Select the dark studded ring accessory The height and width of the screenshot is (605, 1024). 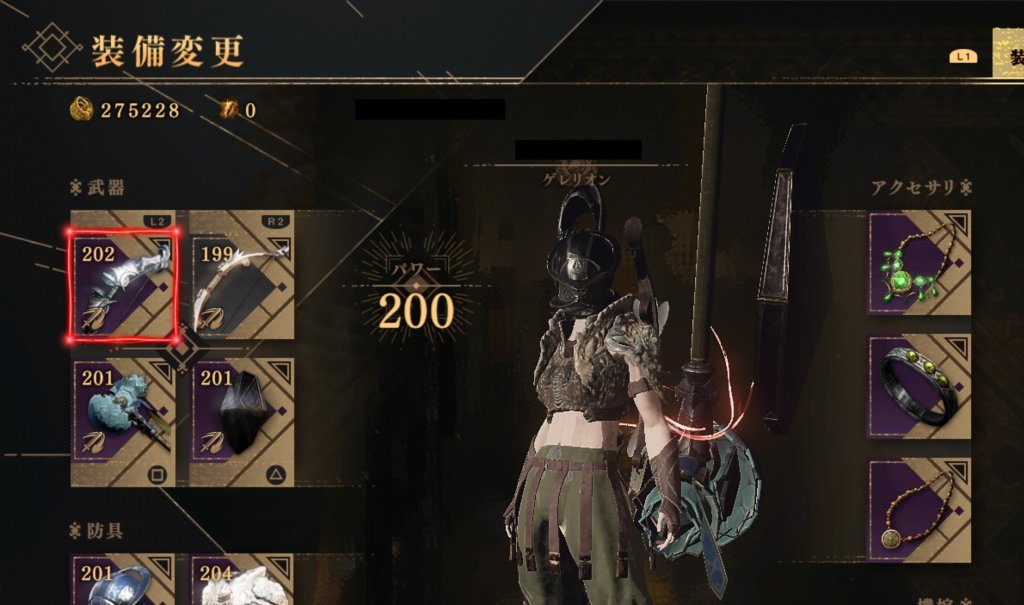coord(919,387)
